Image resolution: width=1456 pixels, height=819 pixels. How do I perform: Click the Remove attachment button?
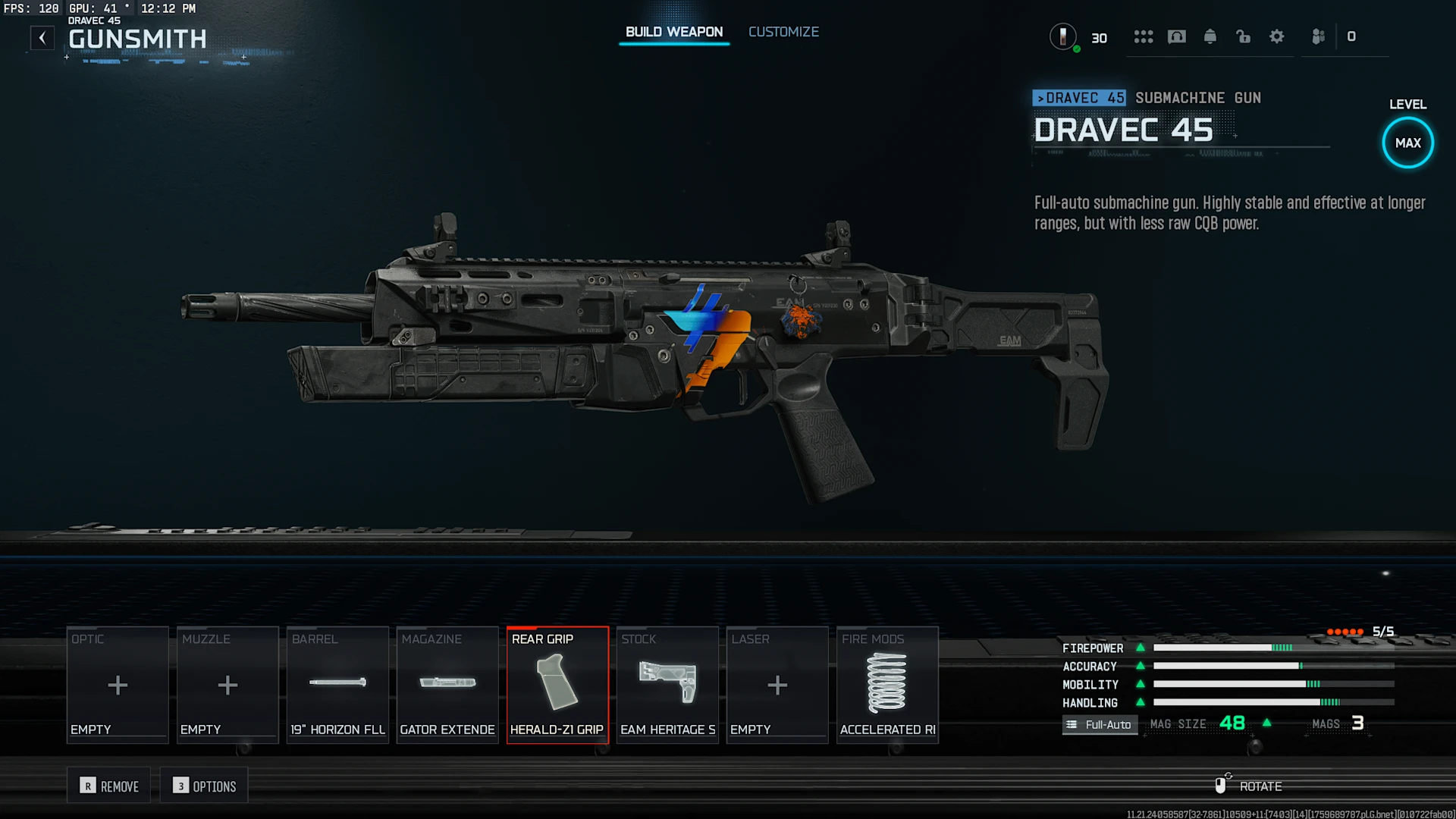[x=109, y=786]
